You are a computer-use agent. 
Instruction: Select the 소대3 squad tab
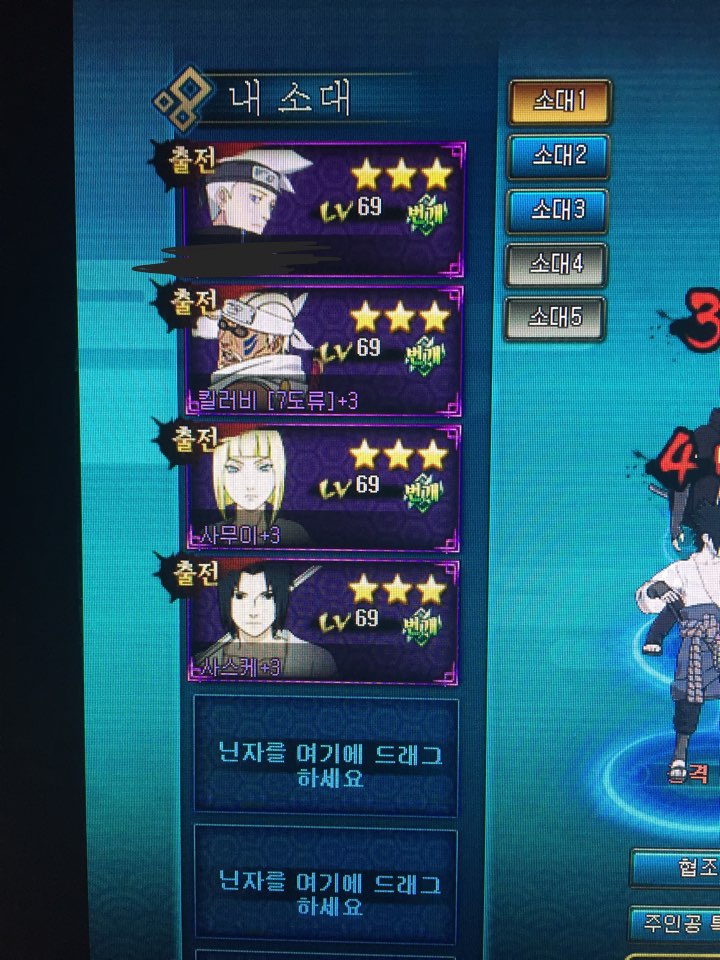point(558,210)
